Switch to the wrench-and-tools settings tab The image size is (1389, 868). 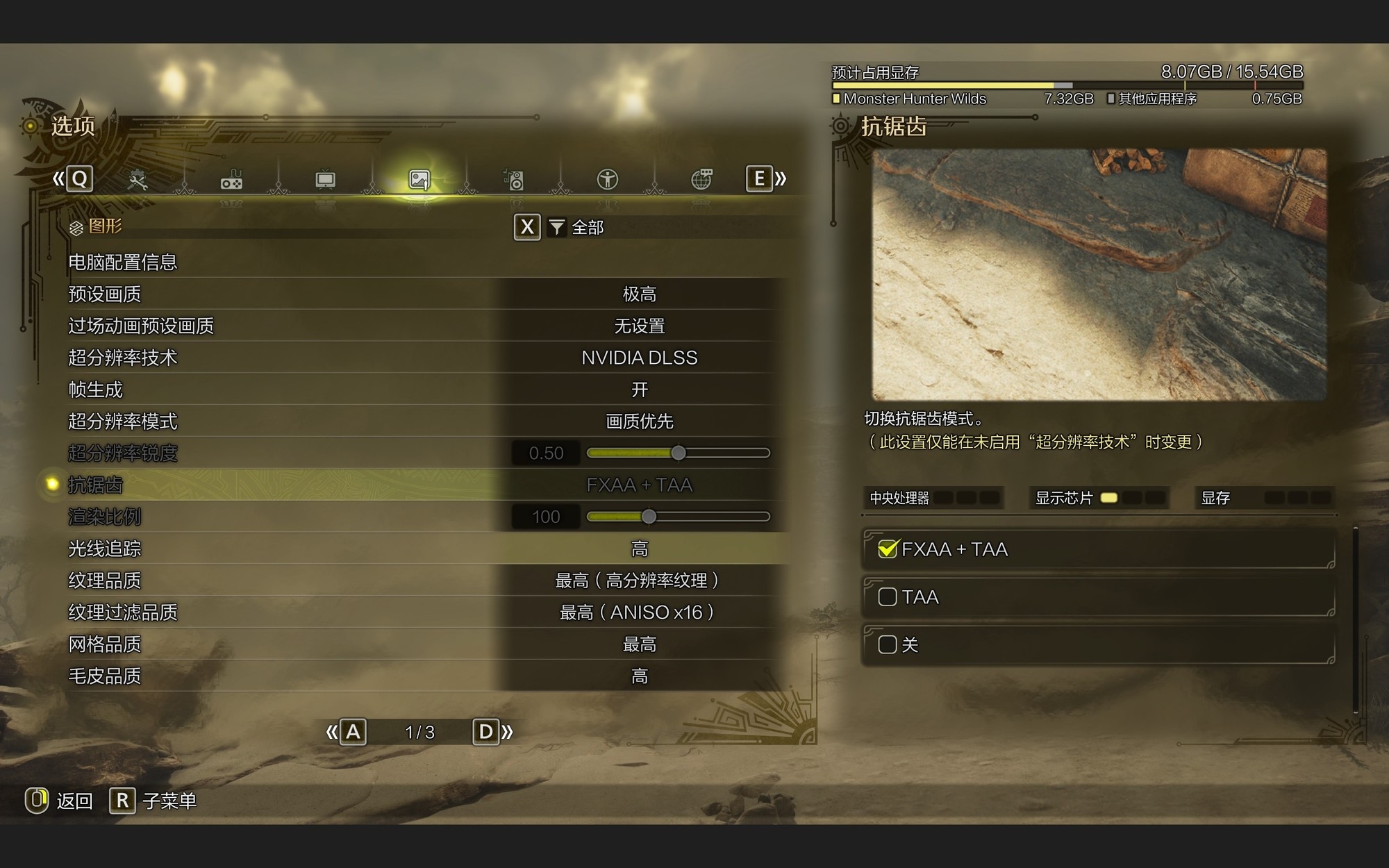click(138, 181)
